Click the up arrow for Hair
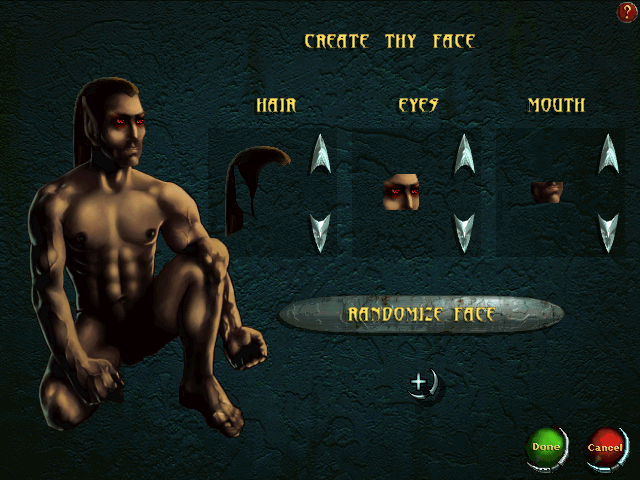The image size is (640, 480). [320, 154]
